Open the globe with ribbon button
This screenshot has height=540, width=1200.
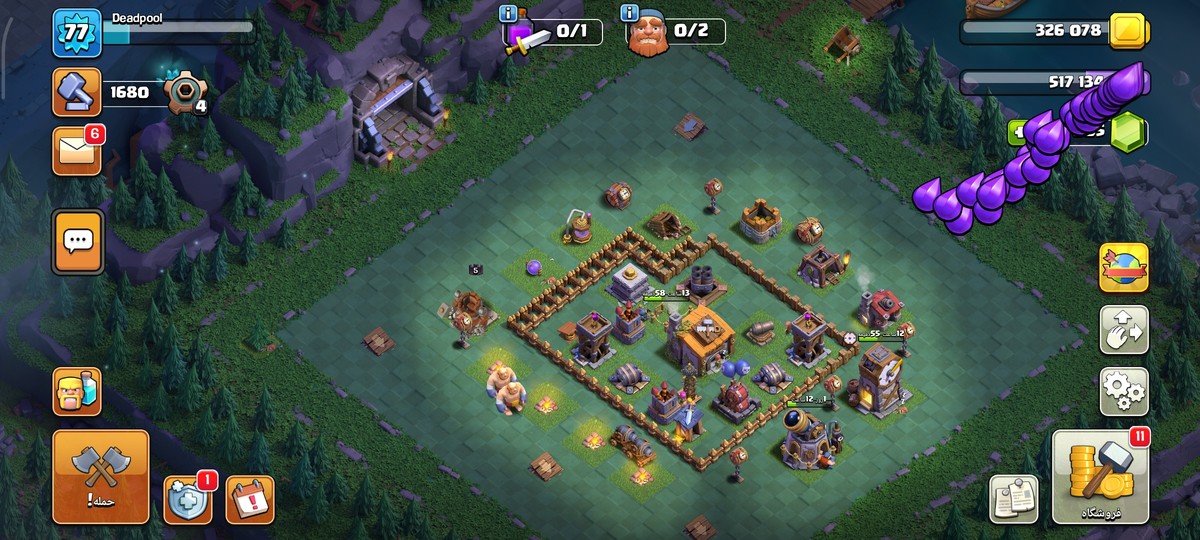tap(1124, 268)
